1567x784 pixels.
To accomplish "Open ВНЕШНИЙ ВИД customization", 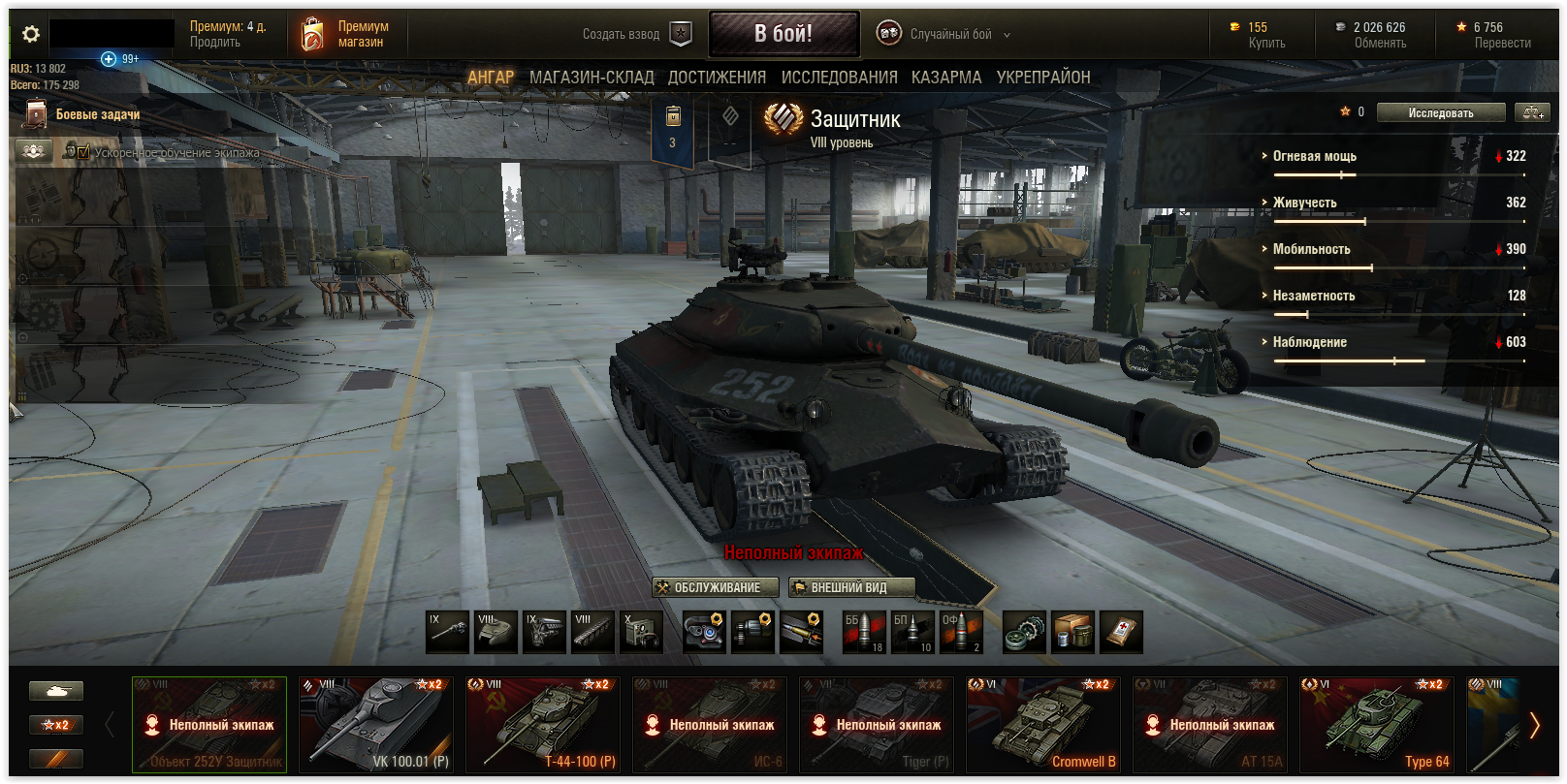I will (x=850, y=587).
